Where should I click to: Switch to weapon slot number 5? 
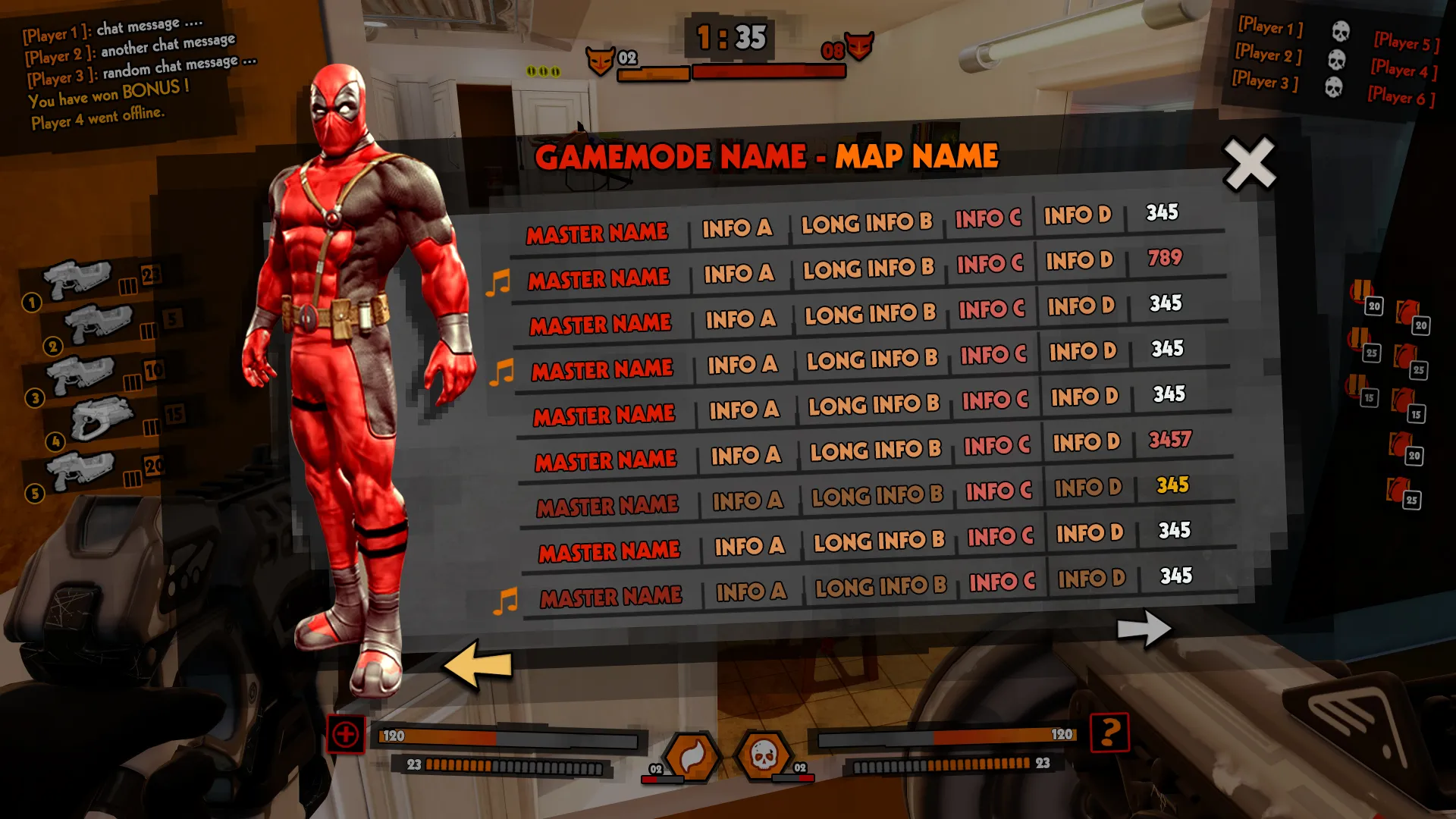[80, 472]
